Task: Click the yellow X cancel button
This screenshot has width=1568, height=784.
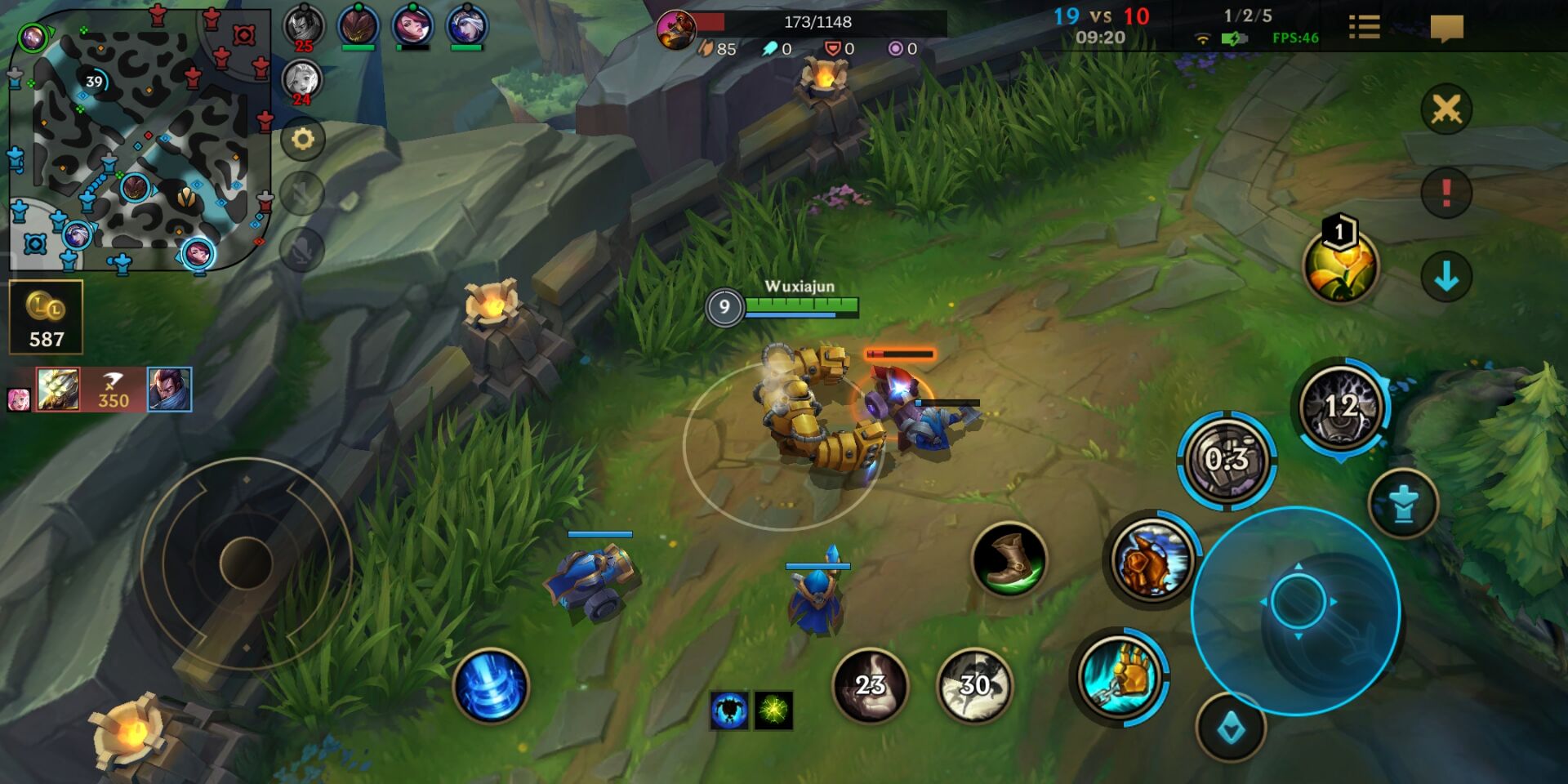Action: click(x=1446, y=109)
